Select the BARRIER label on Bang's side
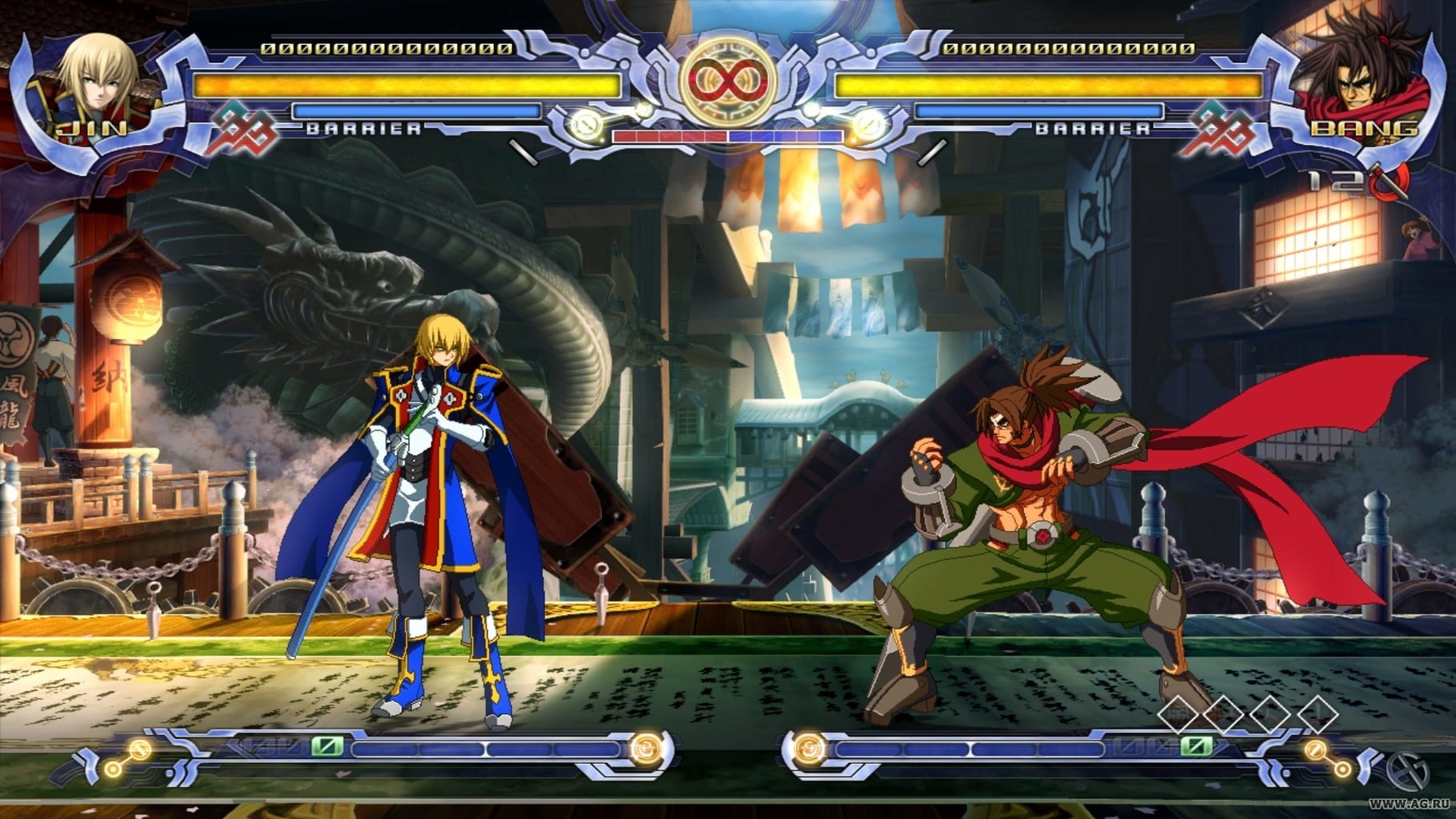 tap(1094, 128)
